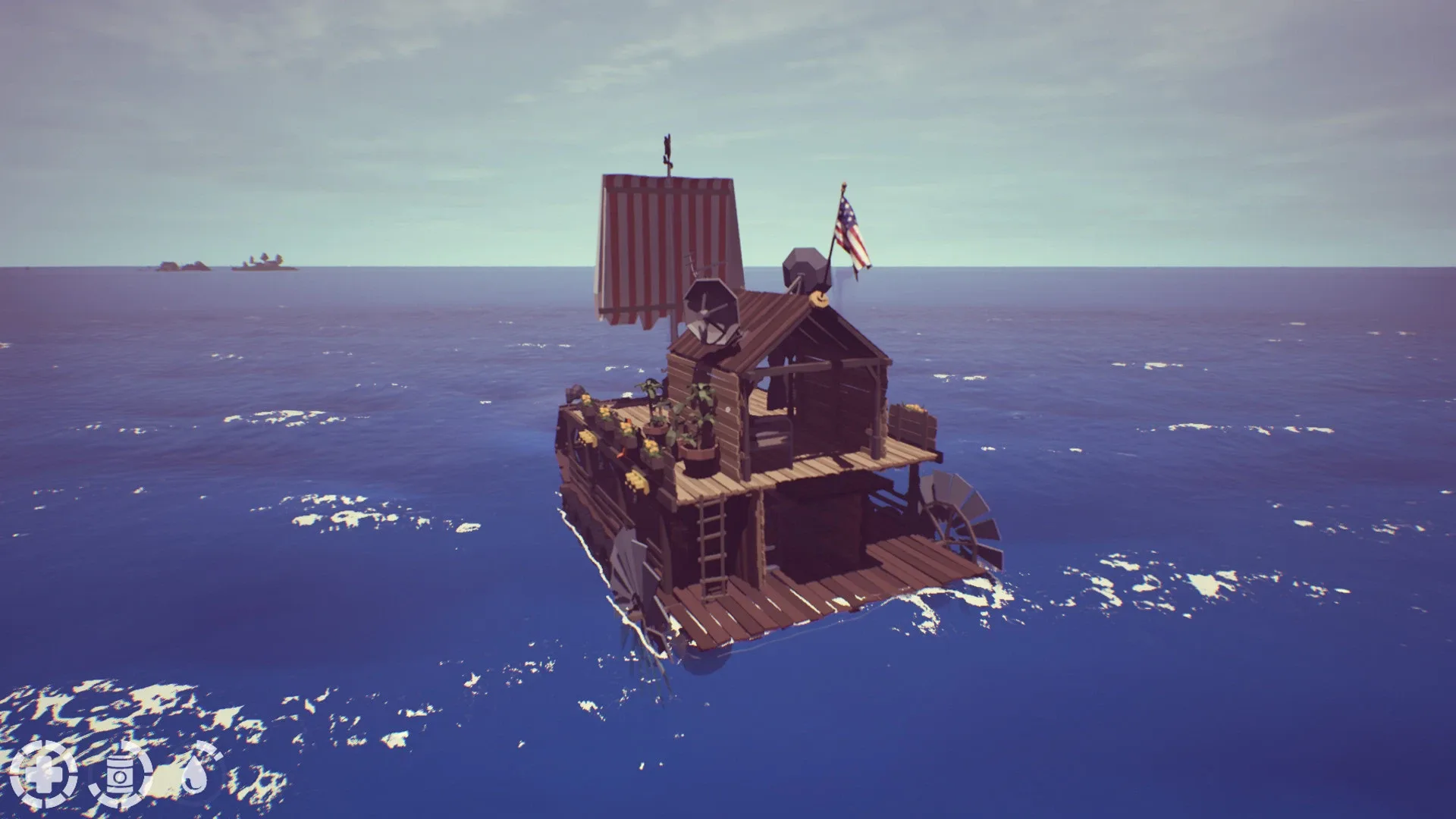Click the health cross indicator icon
This screenshot has height=819, width=1456.
[47, 777]
